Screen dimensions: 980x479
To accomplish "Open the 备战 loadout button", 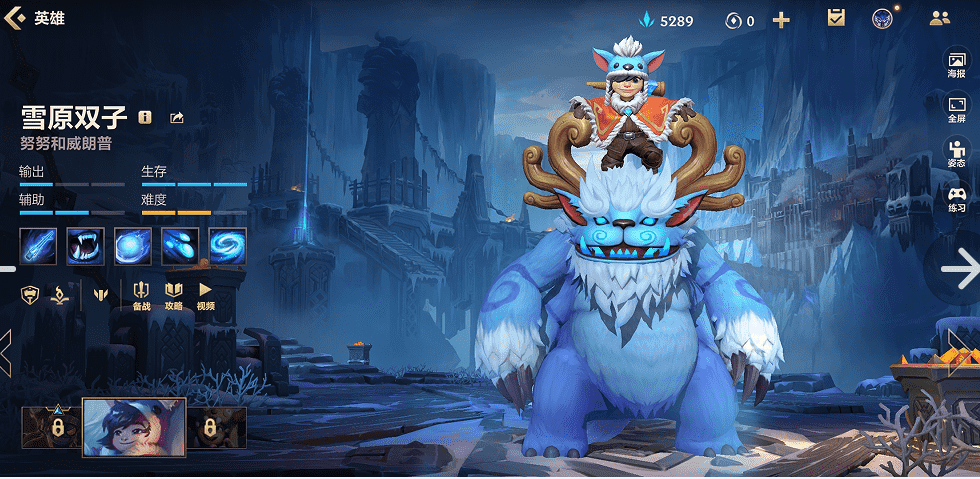I will pyautogui.click(x=141, y=295).
